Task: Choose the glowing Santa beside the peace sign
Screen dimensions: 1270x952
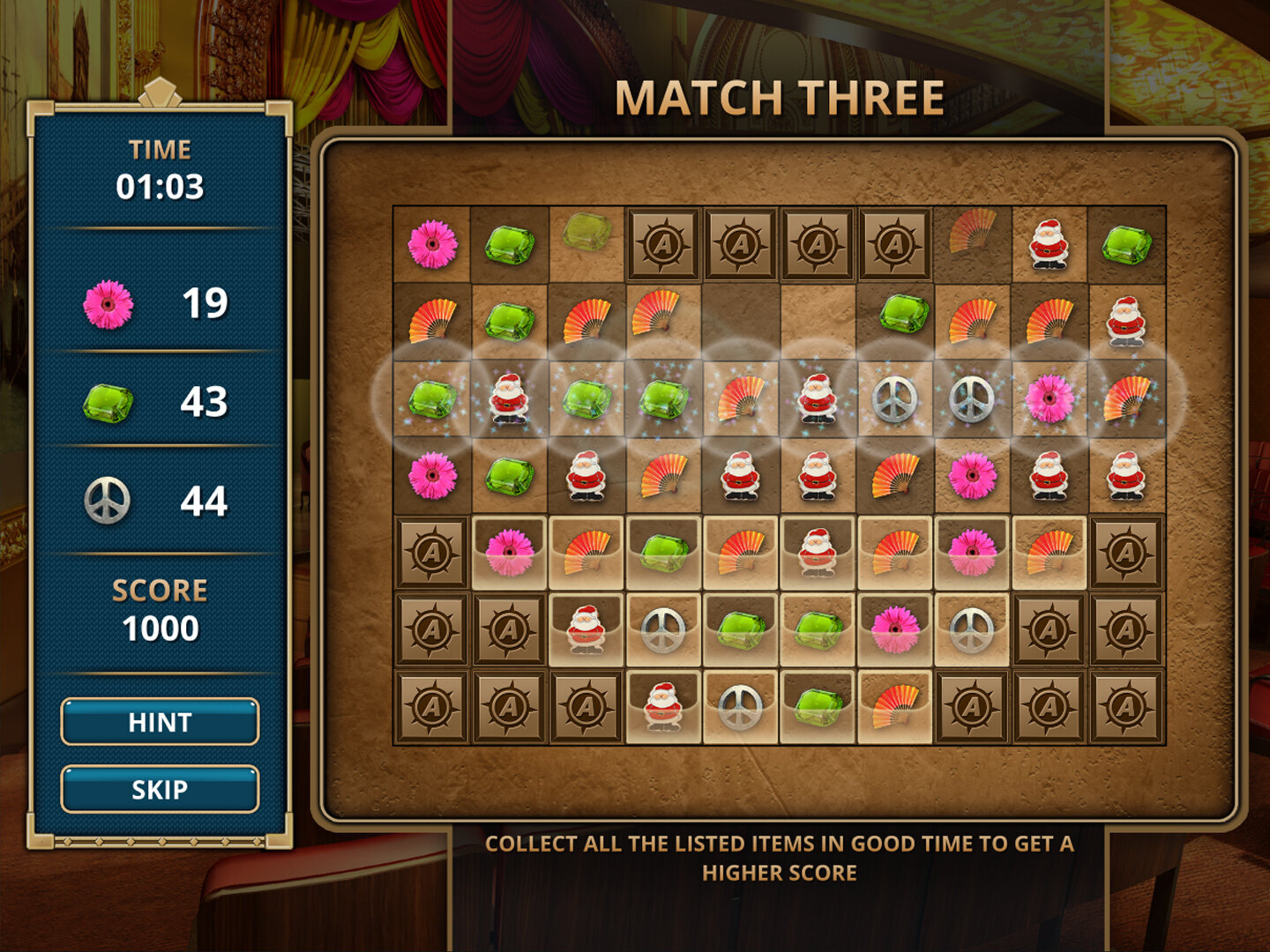Action: click(818, 398)
